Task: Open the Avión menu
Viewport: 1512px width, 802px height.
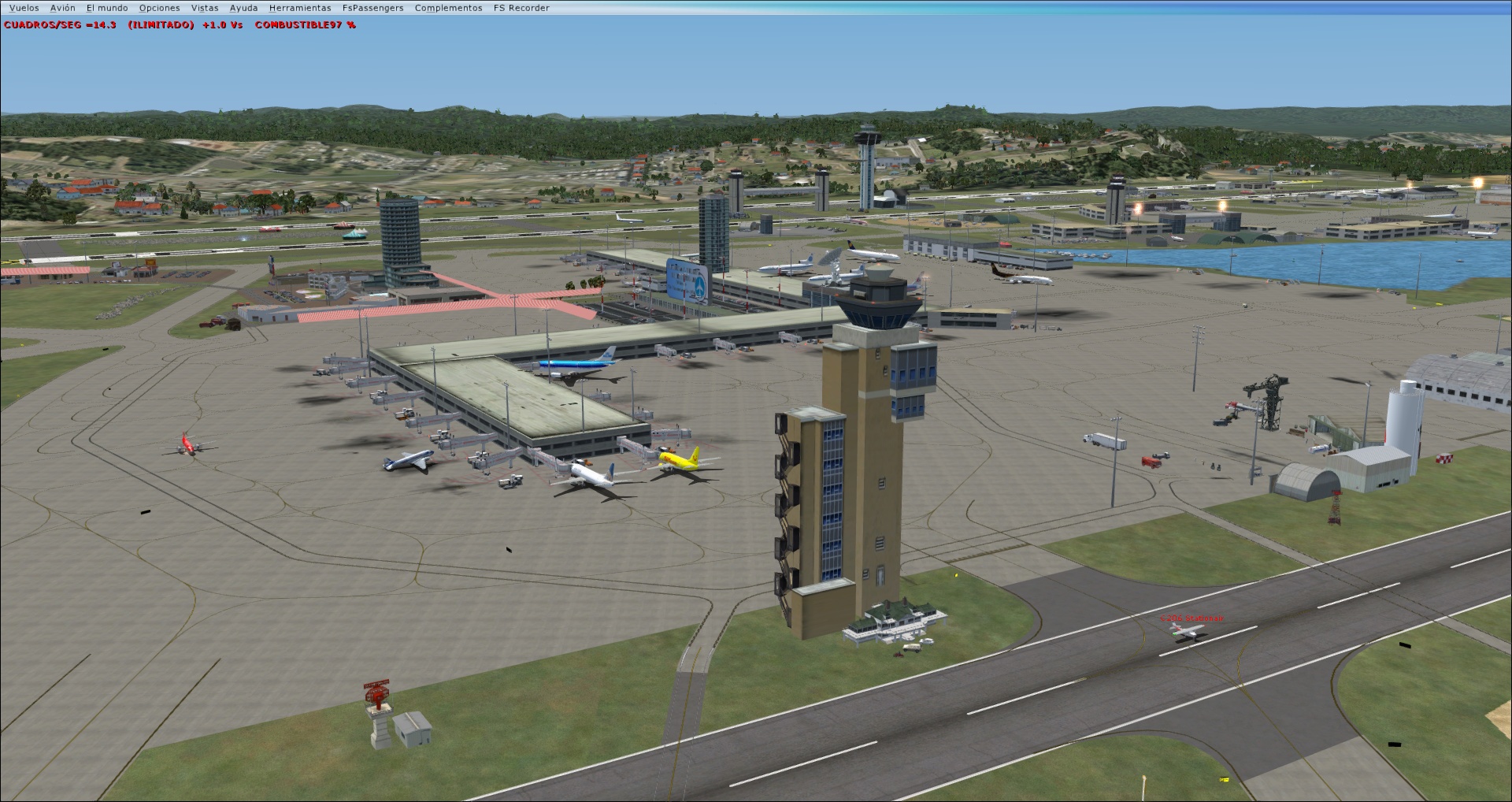Action: pyautogui.click(x=61, y=7)
